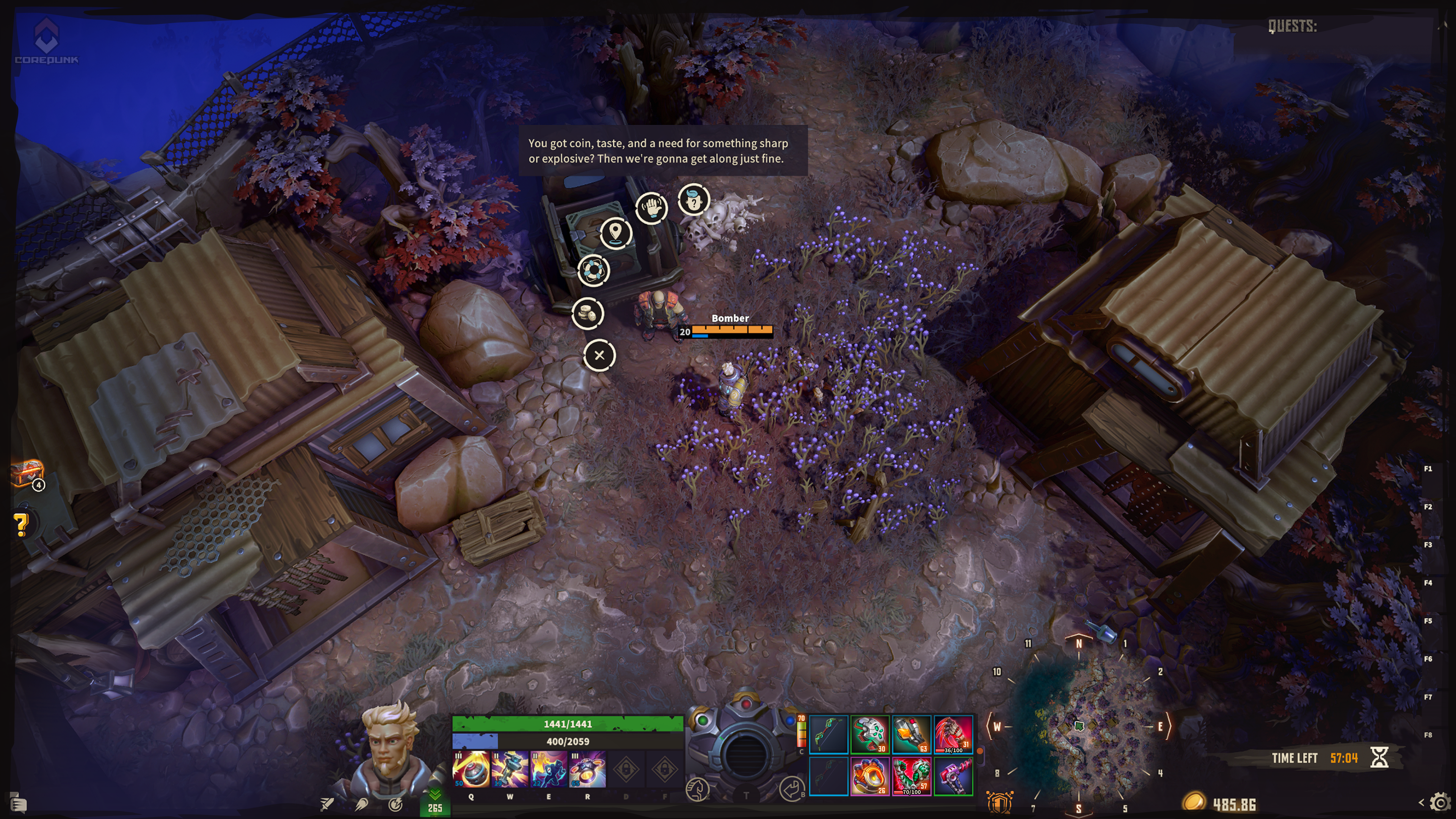
Task: Open trade via the coins dialogue icon
Action: coord(587,313)
